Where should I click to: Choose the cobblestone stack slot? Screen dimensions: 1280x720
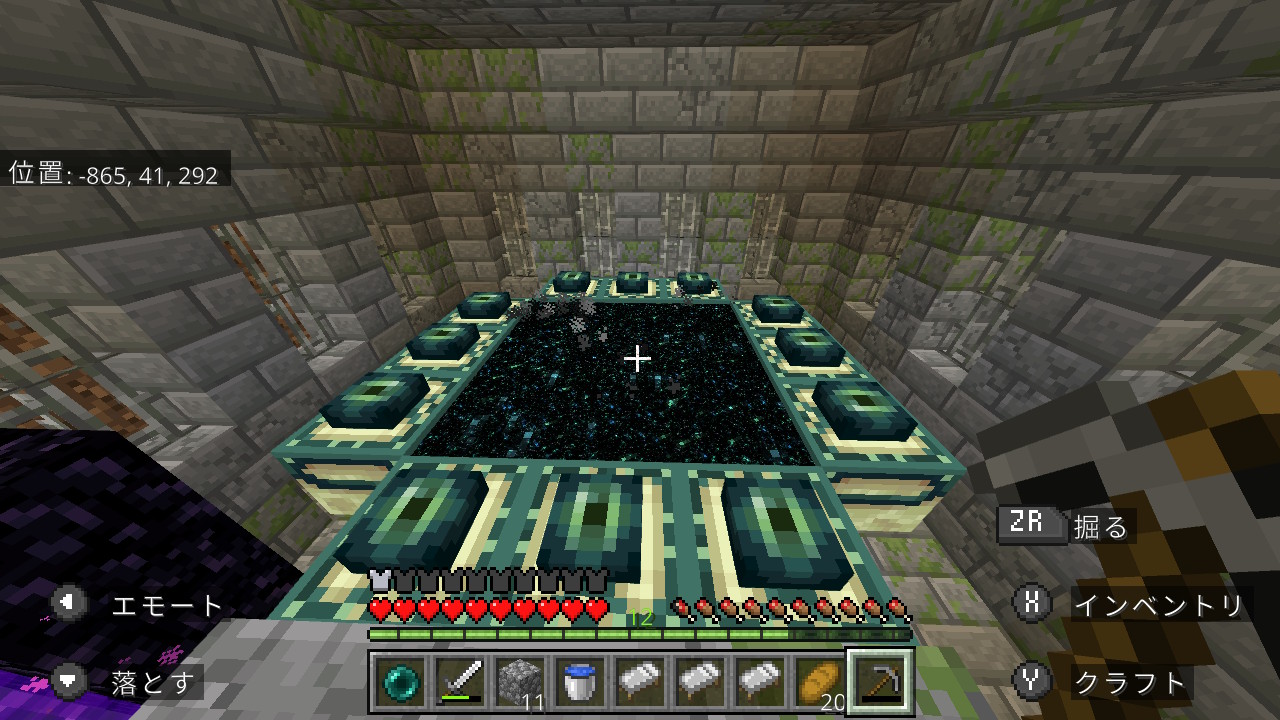pyautogui.click(x=520, y=683)
